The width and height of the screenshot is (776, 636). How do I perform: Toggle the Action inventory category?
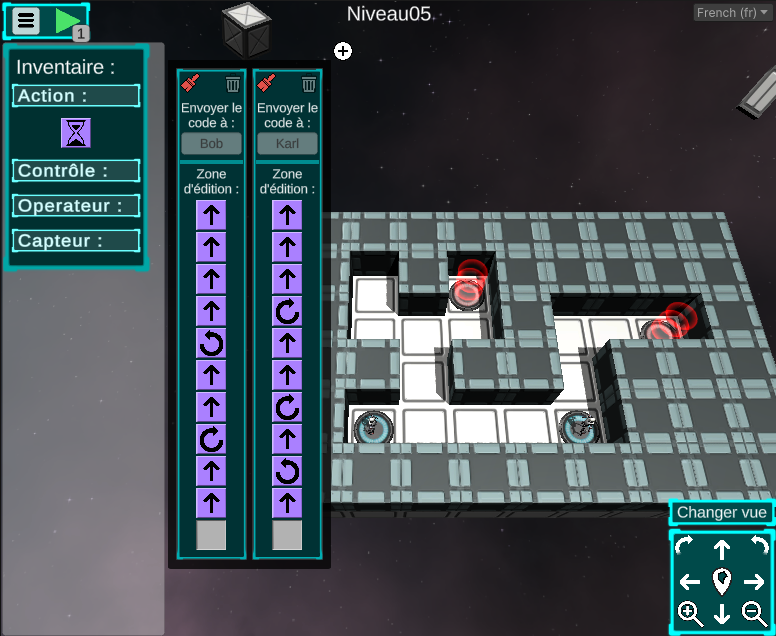76,96
